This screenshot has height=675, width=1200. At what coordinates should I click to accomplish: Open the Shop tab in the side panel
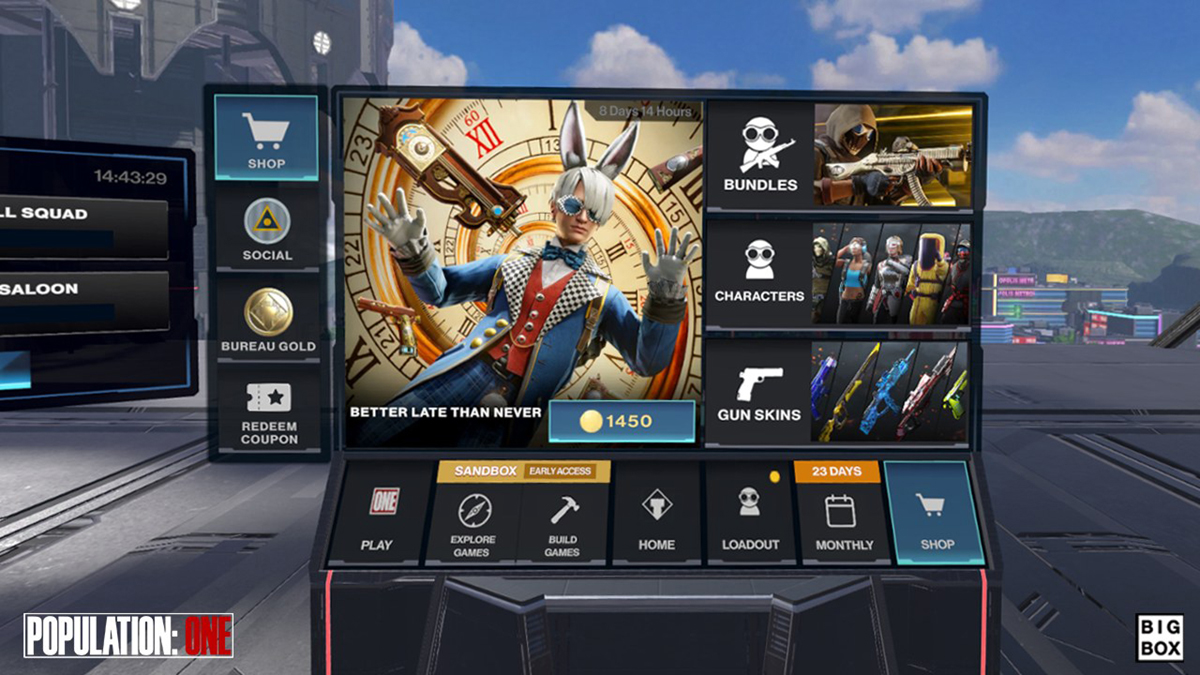266,138
